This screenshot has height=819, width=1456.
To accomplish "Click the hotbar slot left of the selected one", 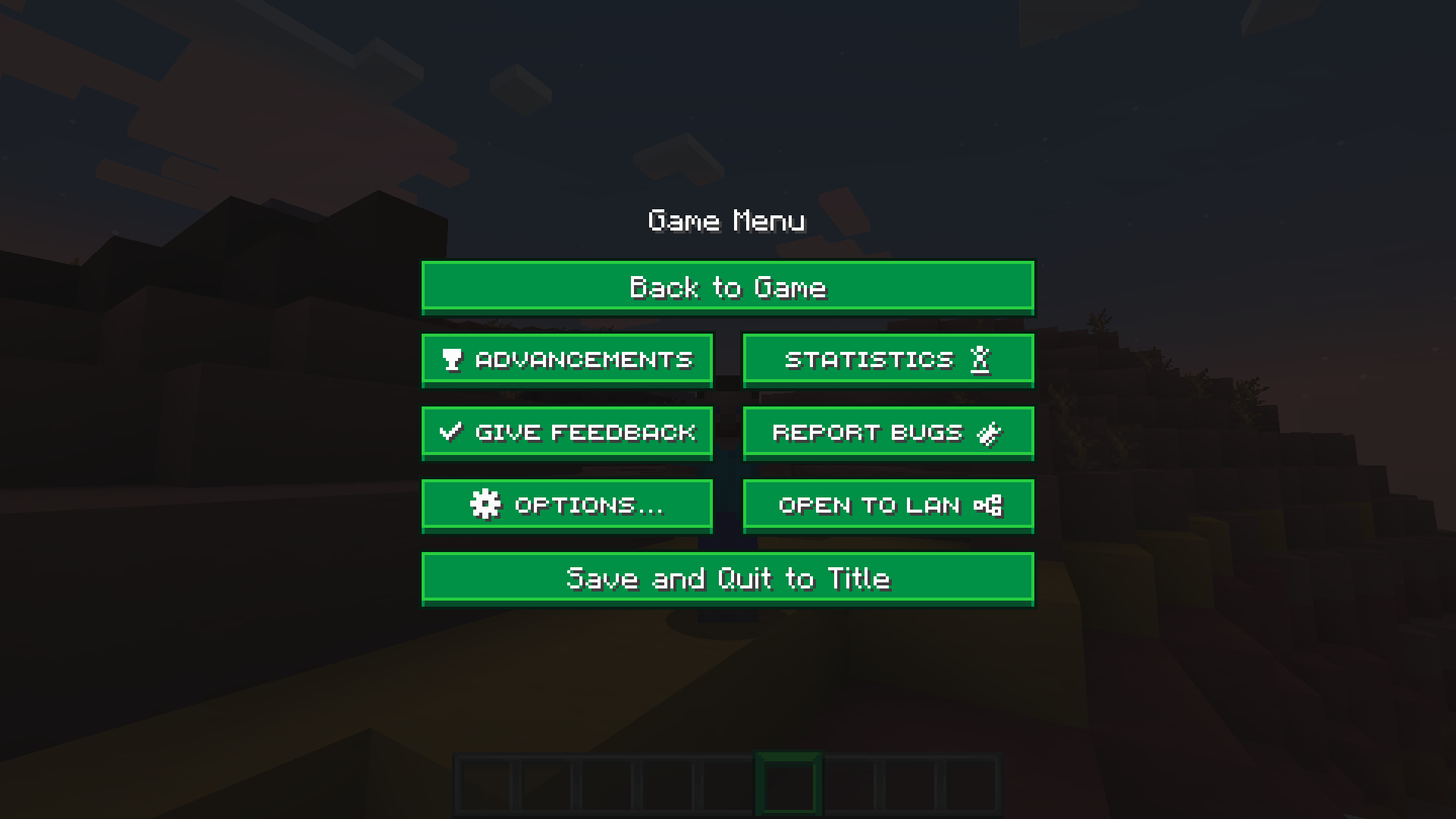I will coord(726,784).
